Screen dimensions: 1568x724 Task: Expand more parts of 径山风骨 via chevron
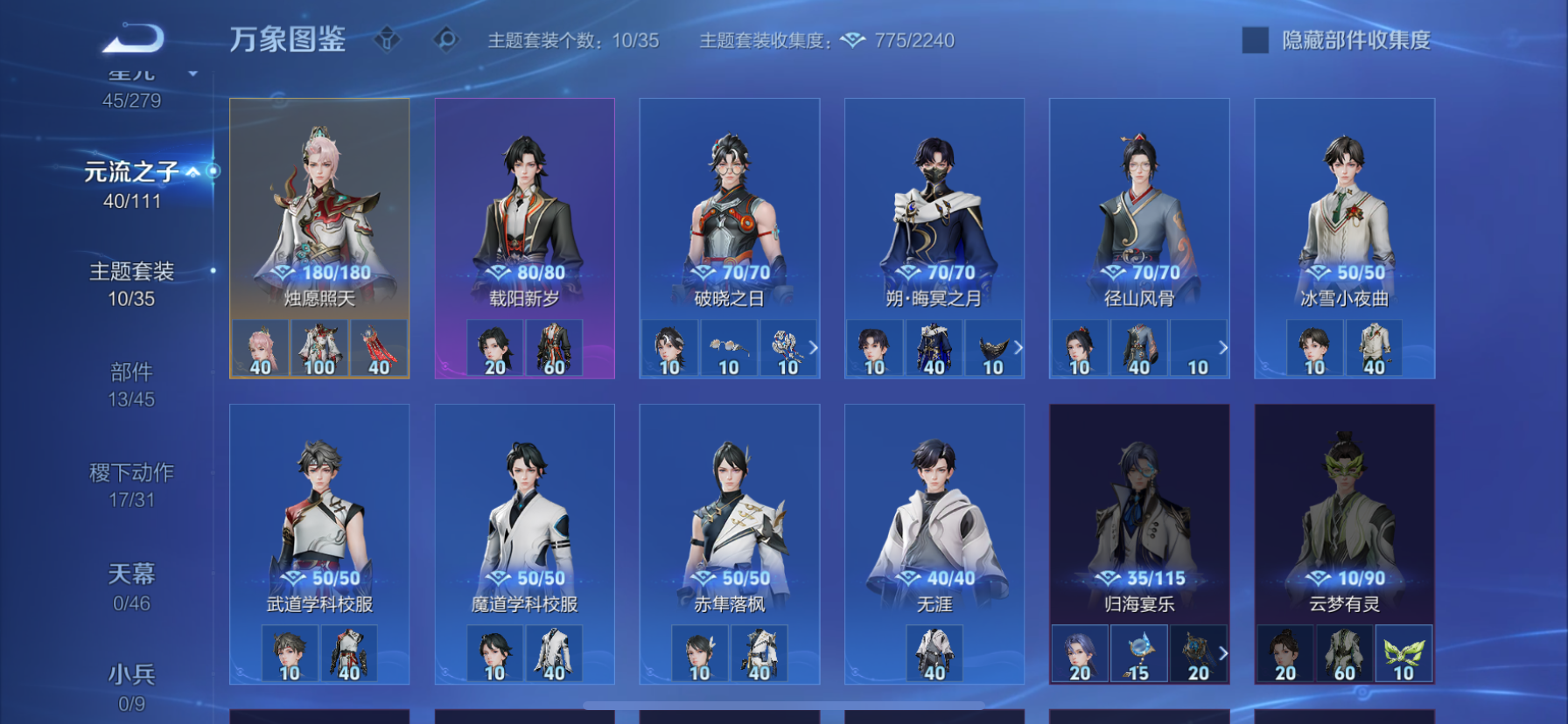[x=1223, y=347]
